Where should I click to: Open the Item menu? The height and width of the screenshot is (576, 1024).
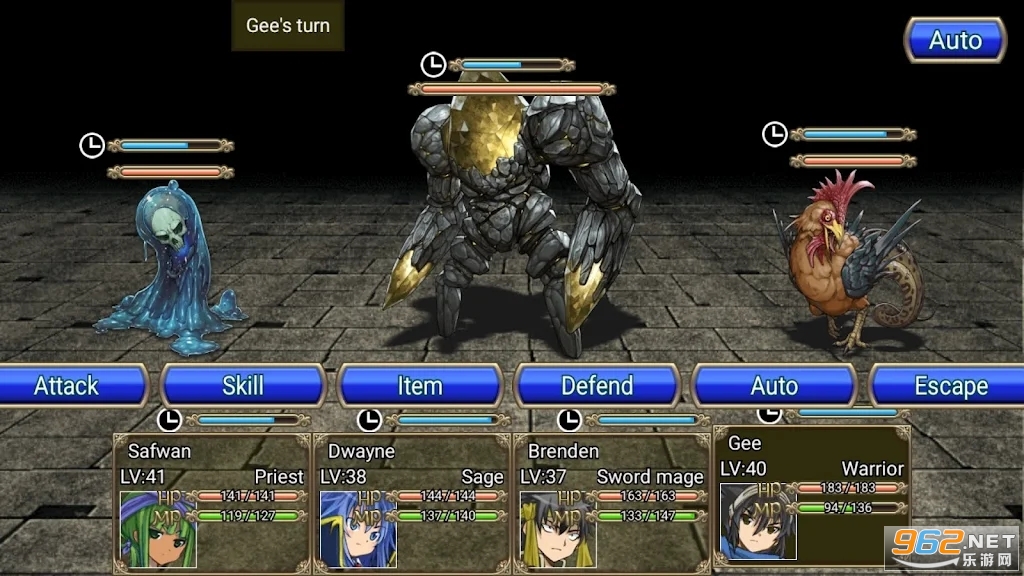420,386
